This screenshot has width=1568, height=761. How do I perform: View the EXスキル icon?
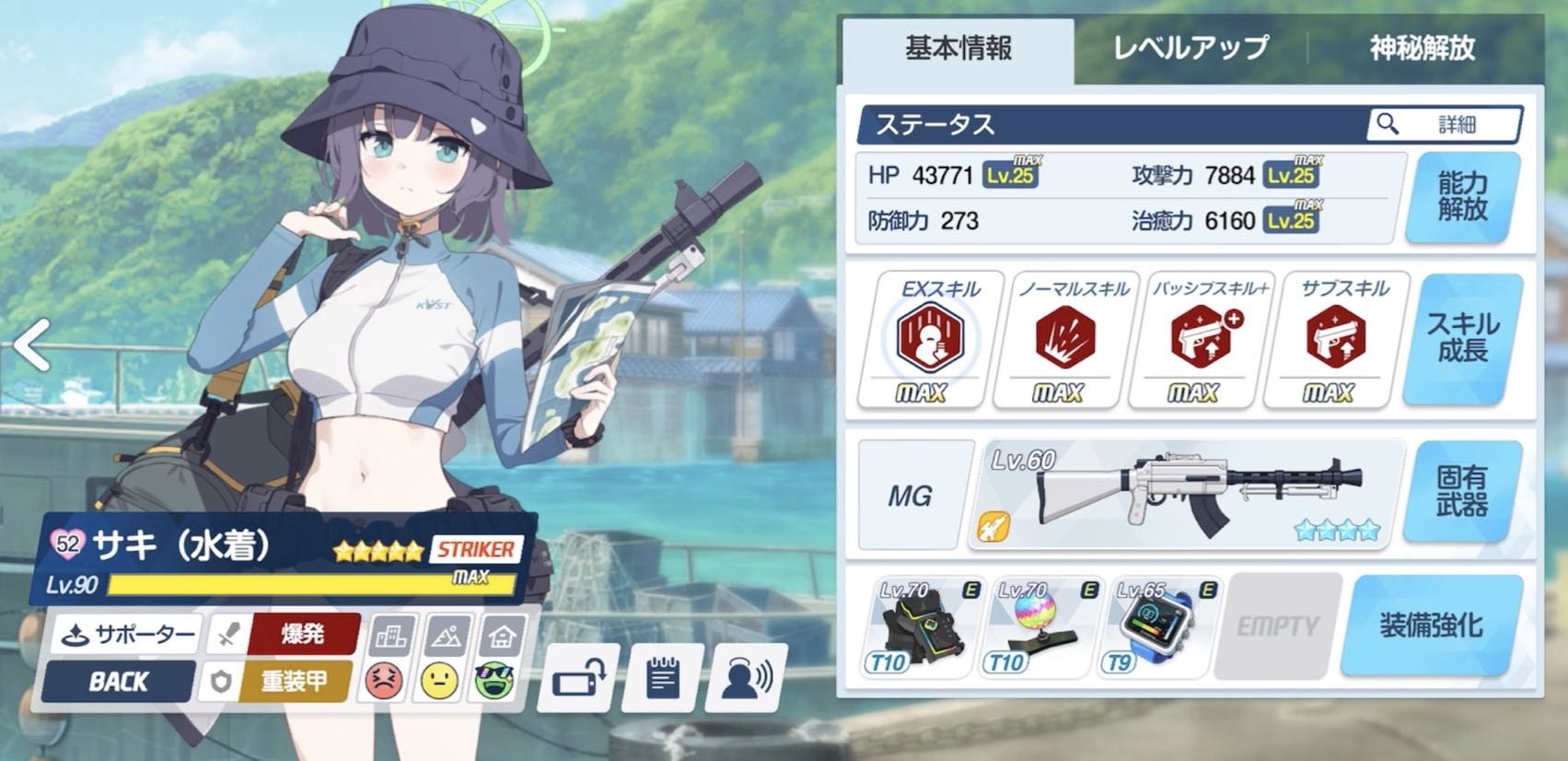click(x=928, y=338)
